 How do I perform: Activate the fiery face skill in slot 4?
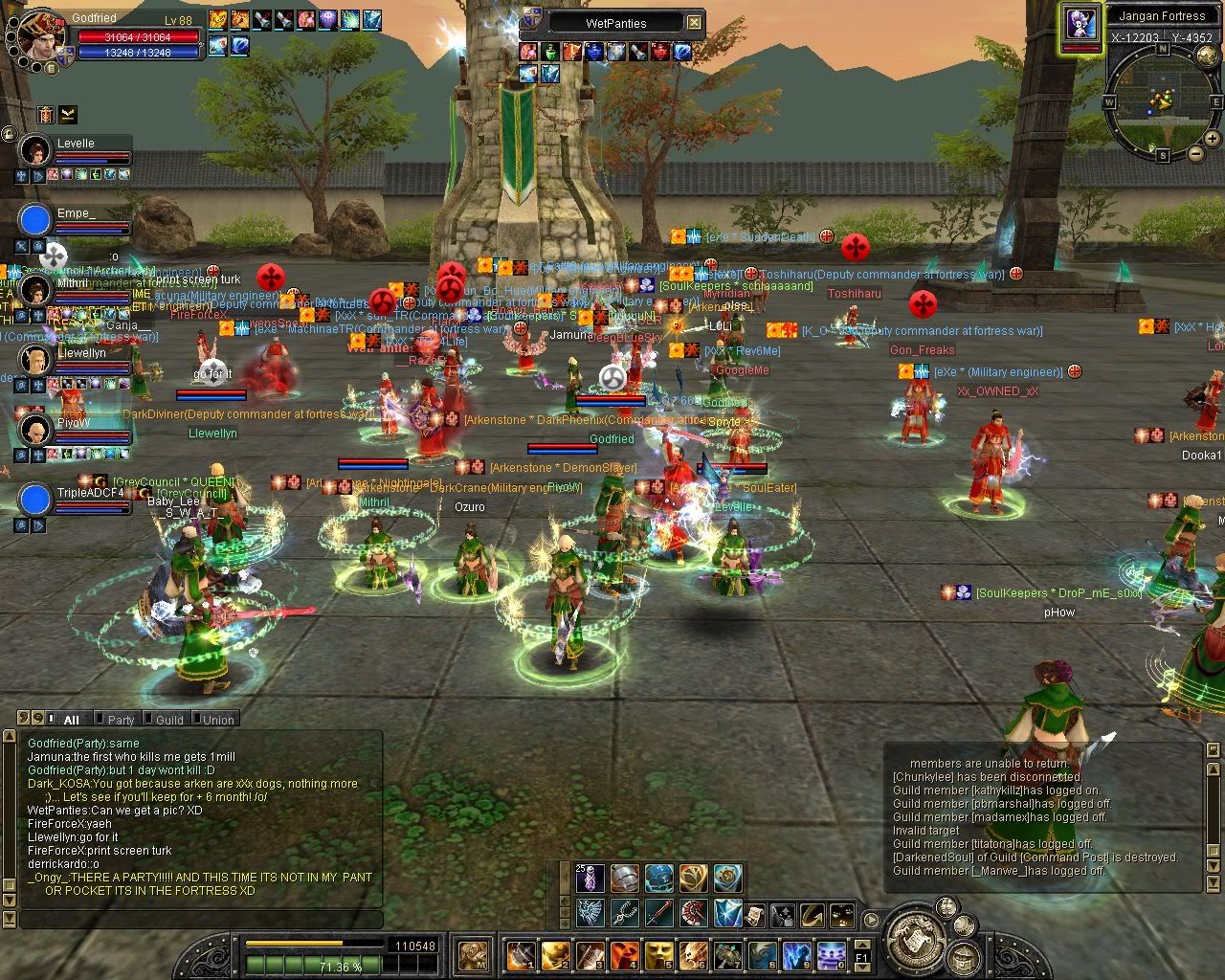(x=624, y=955)
